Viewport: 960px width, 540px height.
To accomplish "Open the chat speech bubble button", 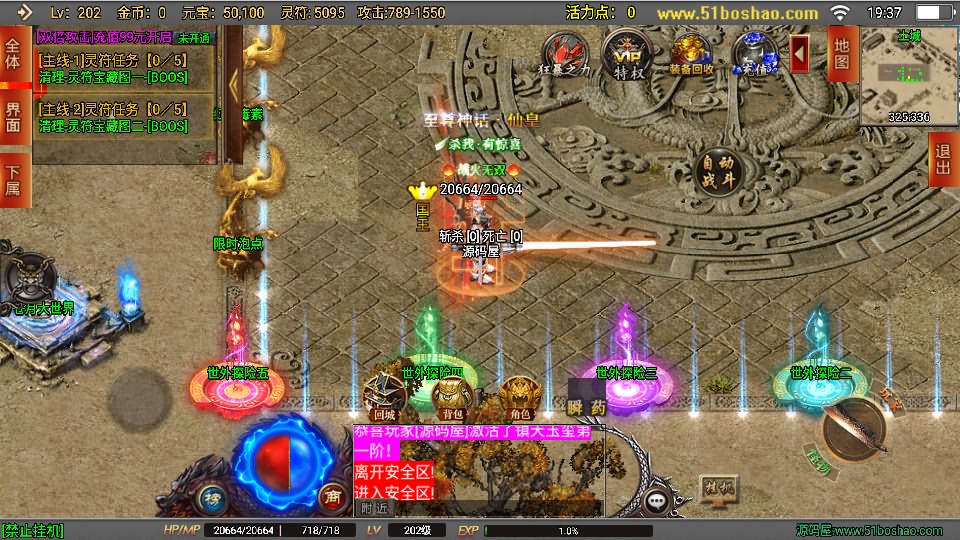I will tap(657, 499).
